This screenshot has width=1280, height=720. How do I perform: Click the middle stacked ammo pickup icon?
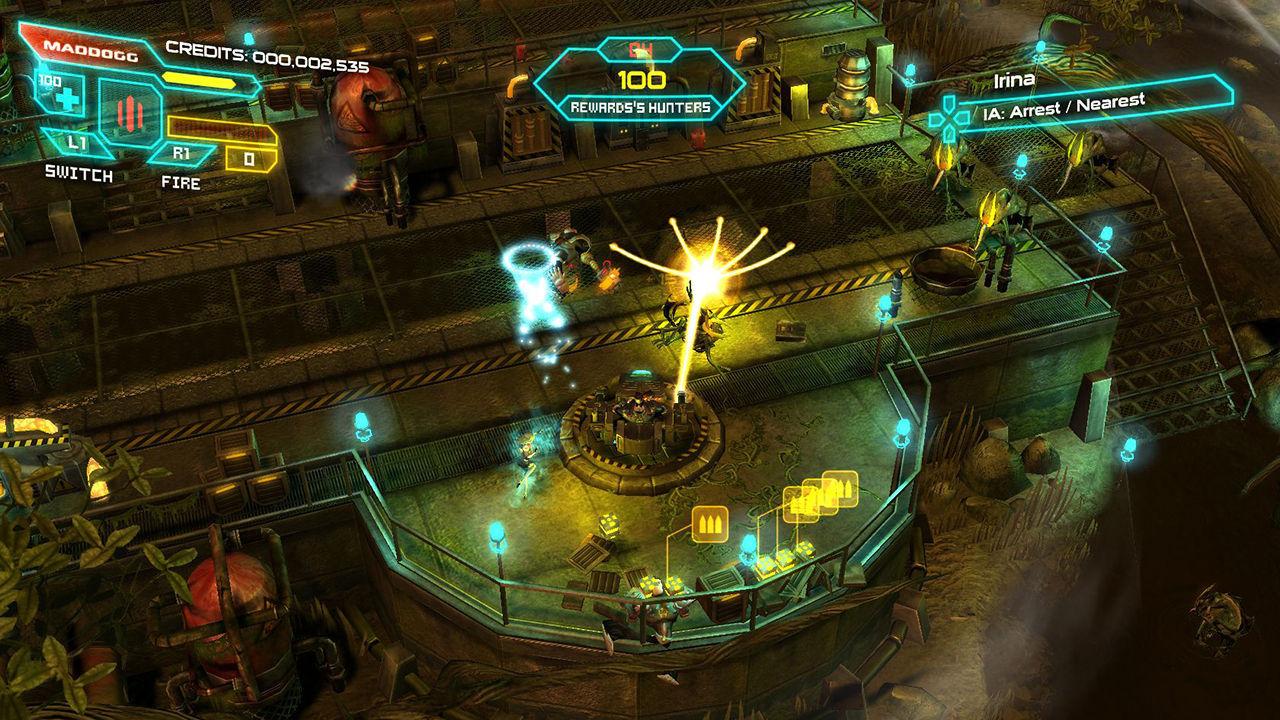821,496
